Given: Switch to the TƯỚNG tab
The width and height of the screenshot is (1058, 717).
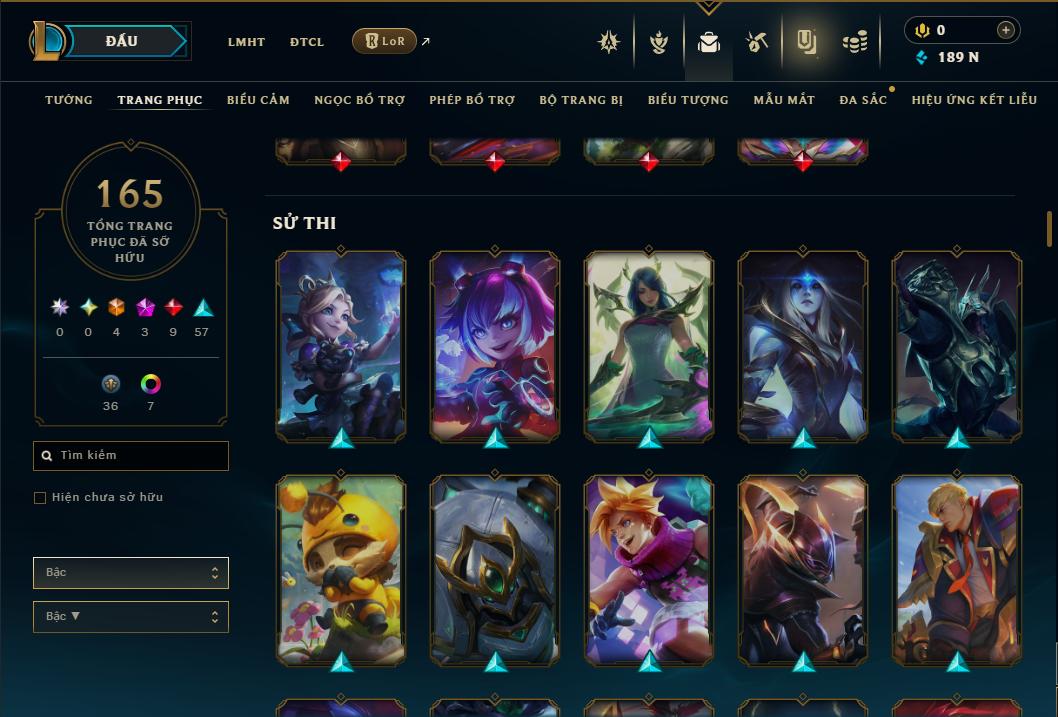Looking at the screenshot, I should click(x=69, y=100).
